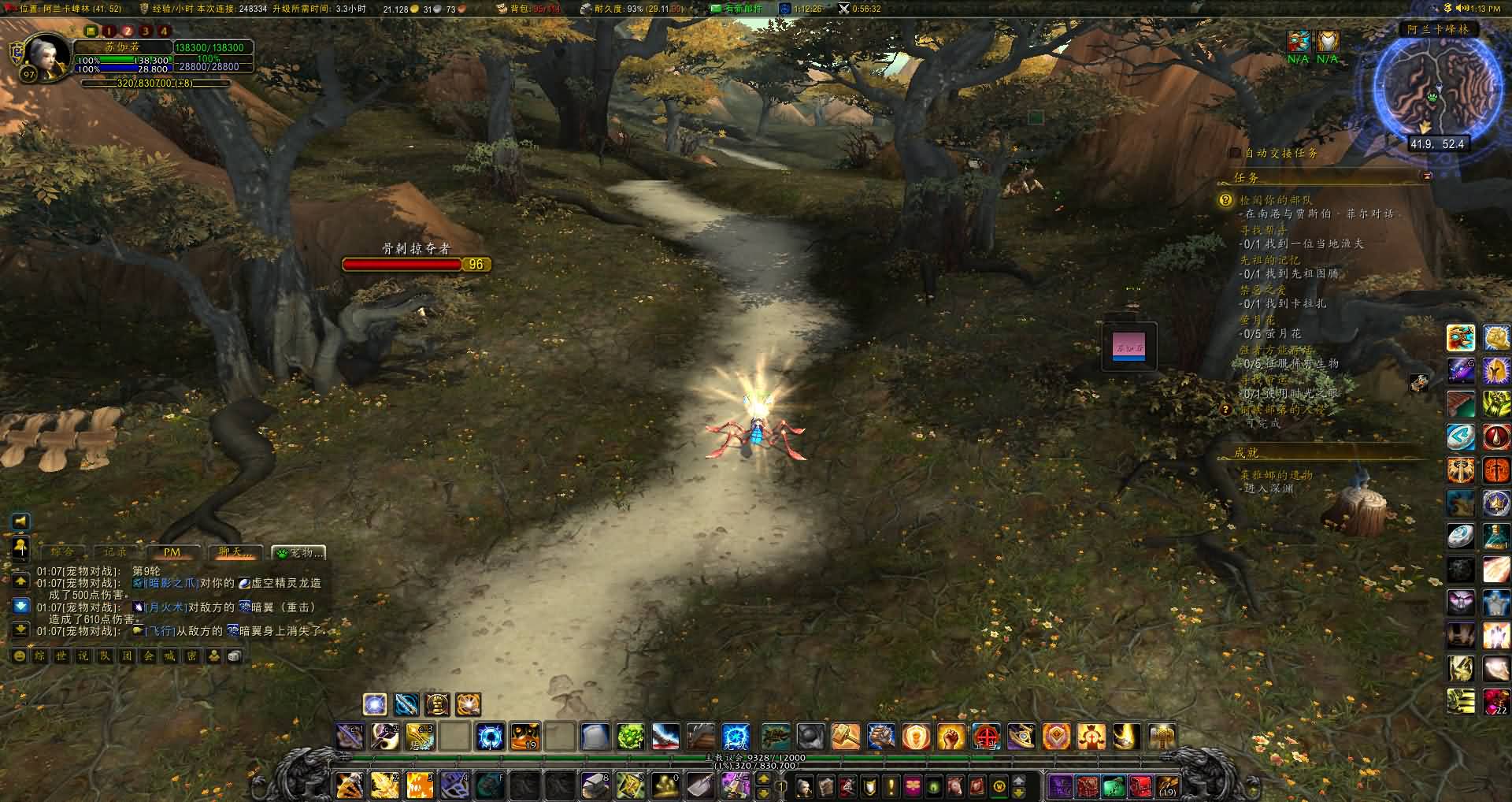Select the 宠物 pet battle chat tab
Image resolution: width=1512 pixels, height=802 pixels.
point(298,552)
